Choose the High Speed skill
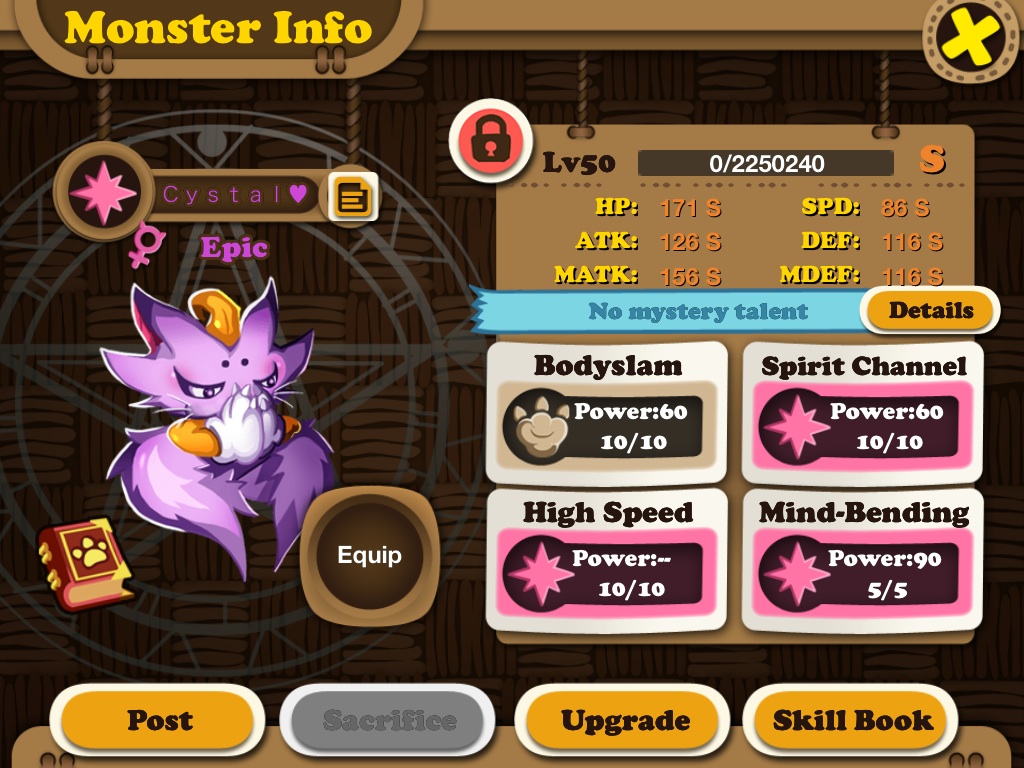 (606, 560)
